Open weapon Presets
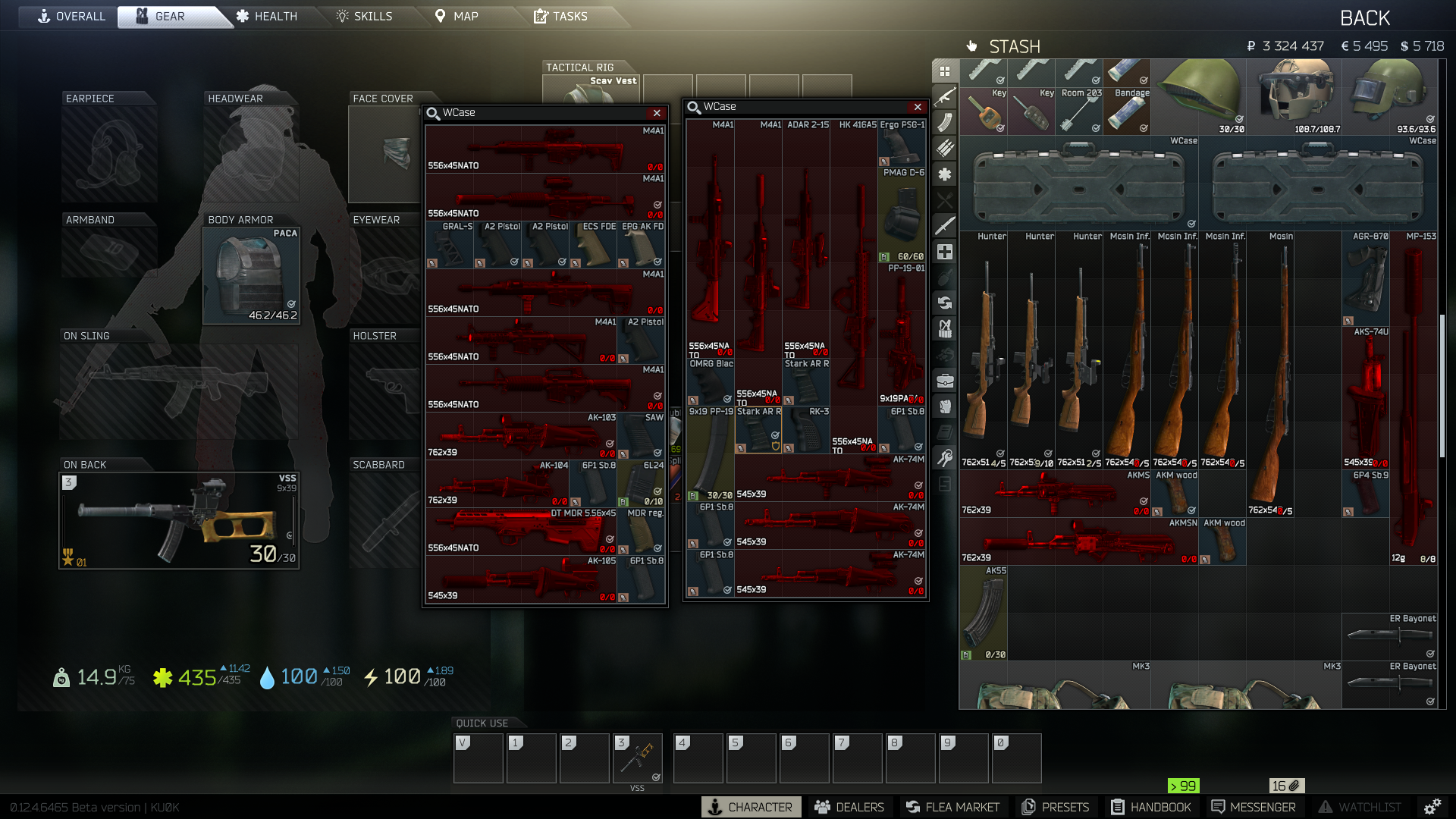Viewport: 1456px width, 819px height. (1056, 807)
